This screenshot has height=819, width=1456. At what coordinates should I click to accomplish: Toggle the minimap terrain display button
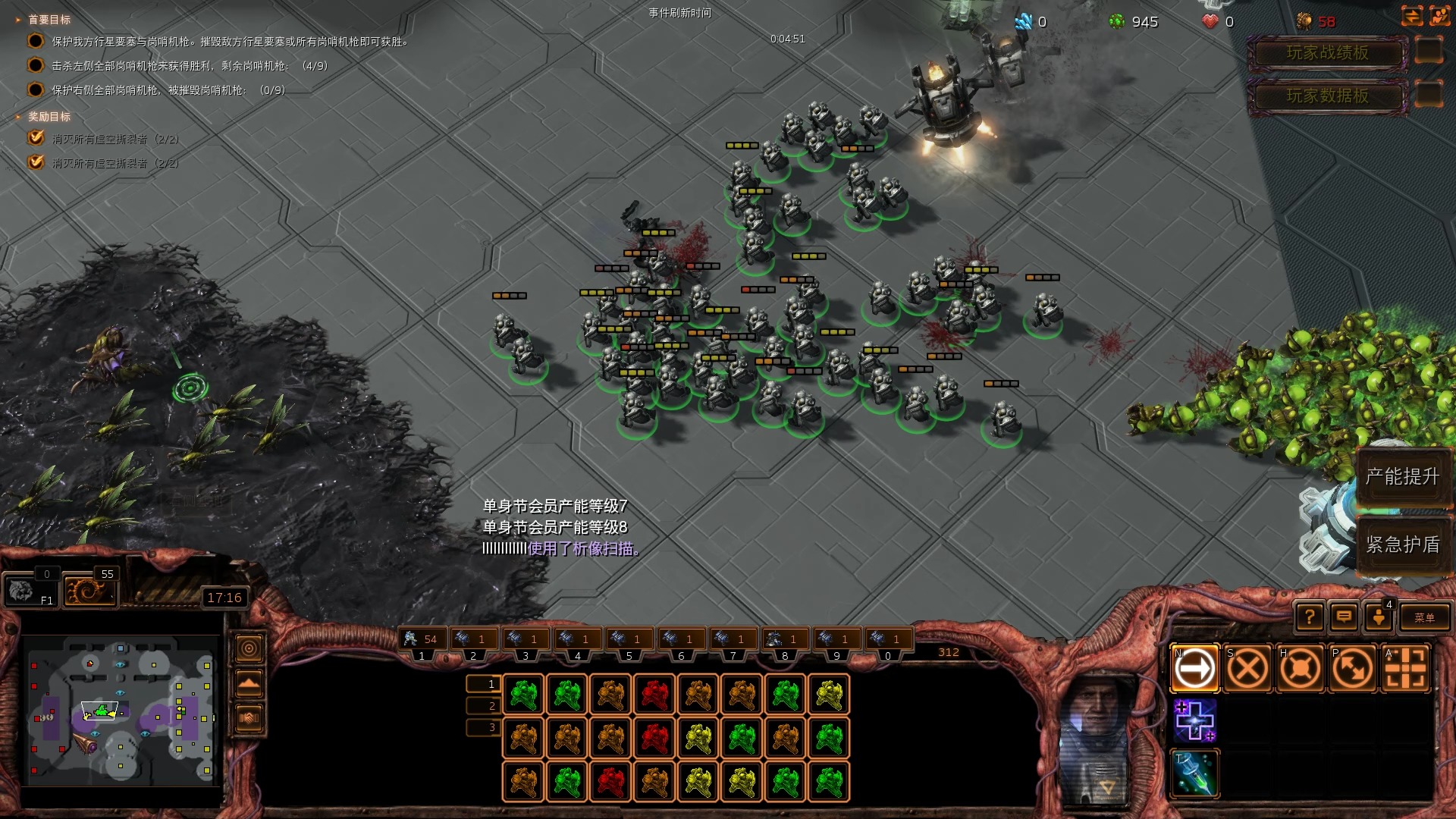(249, 683)
